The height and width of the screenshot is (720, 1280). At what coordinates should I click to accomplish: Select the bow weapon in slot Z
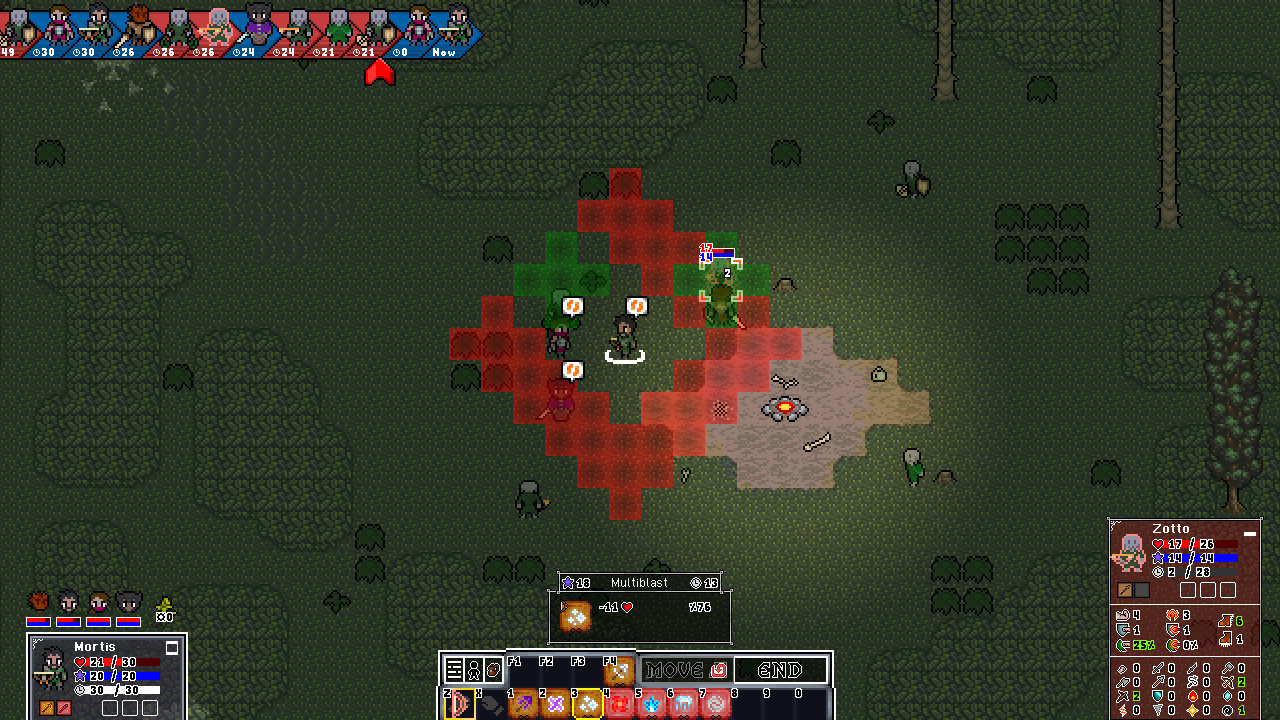click(460, 705)
